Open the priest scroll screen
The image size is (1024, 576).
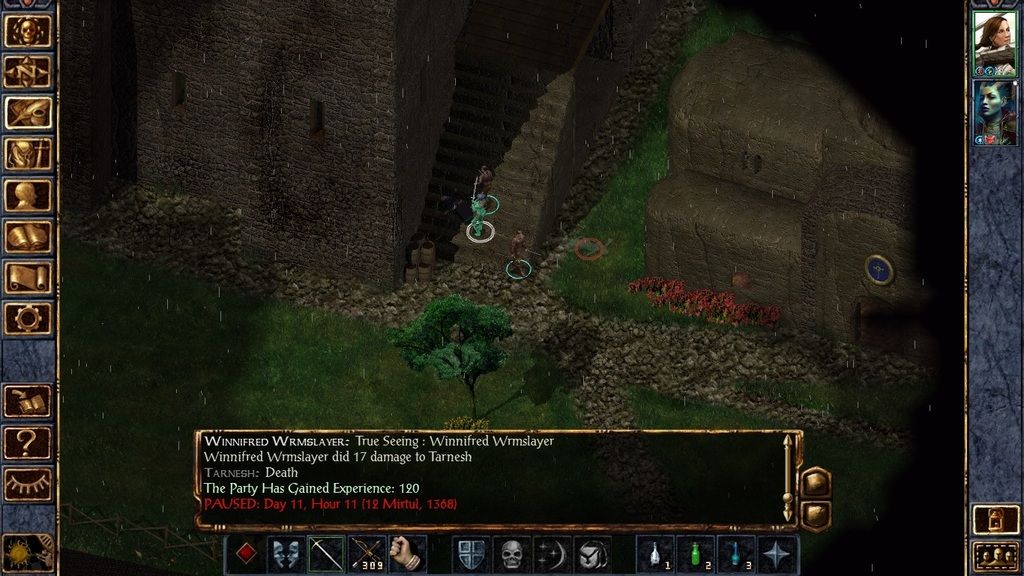coord(27,277)
